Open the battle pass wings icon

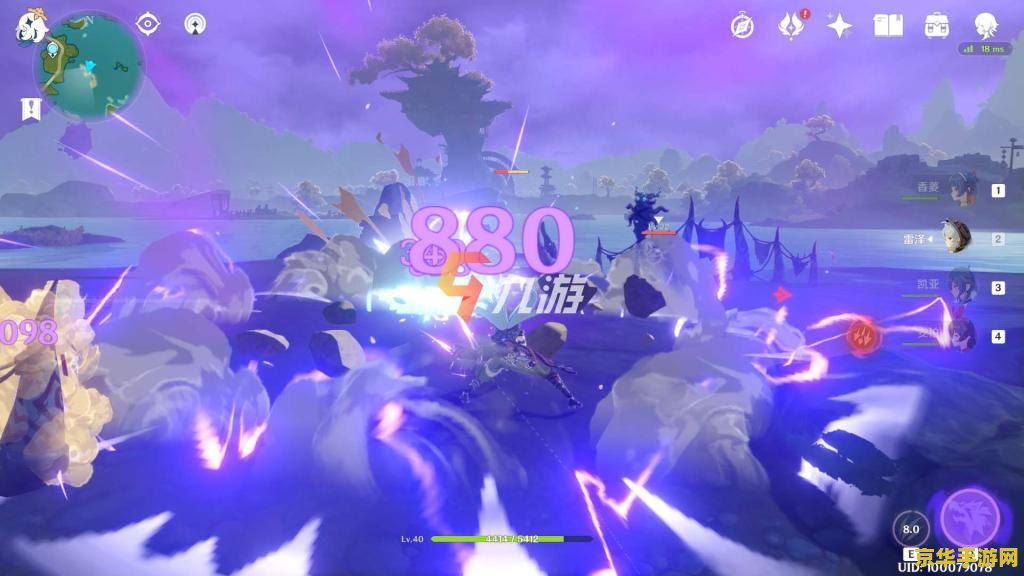click(x=792, y=25)
